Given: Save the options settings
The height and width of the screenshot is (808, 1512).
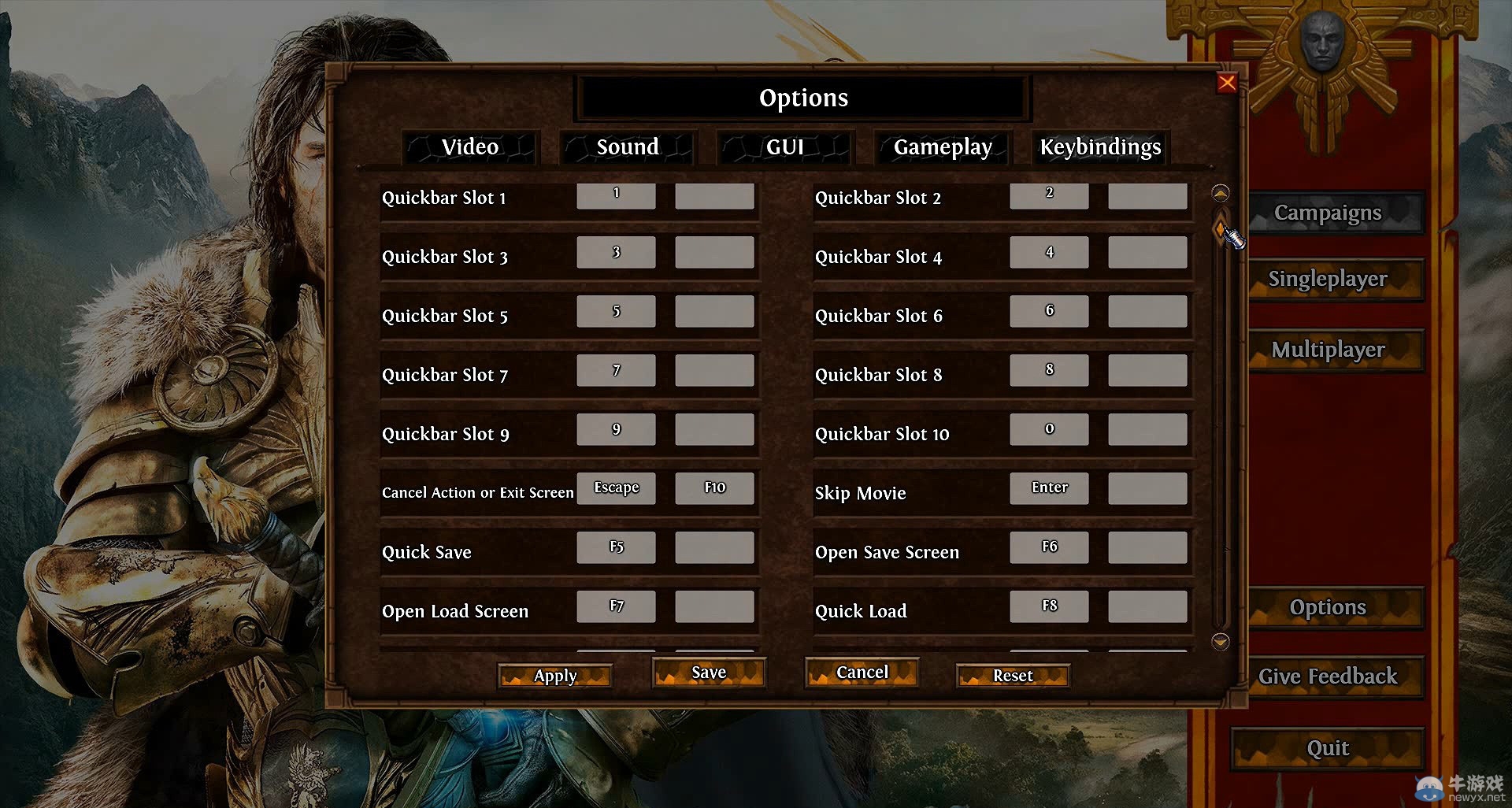Looking at the screenshot, I should click(x=708, y=673).
